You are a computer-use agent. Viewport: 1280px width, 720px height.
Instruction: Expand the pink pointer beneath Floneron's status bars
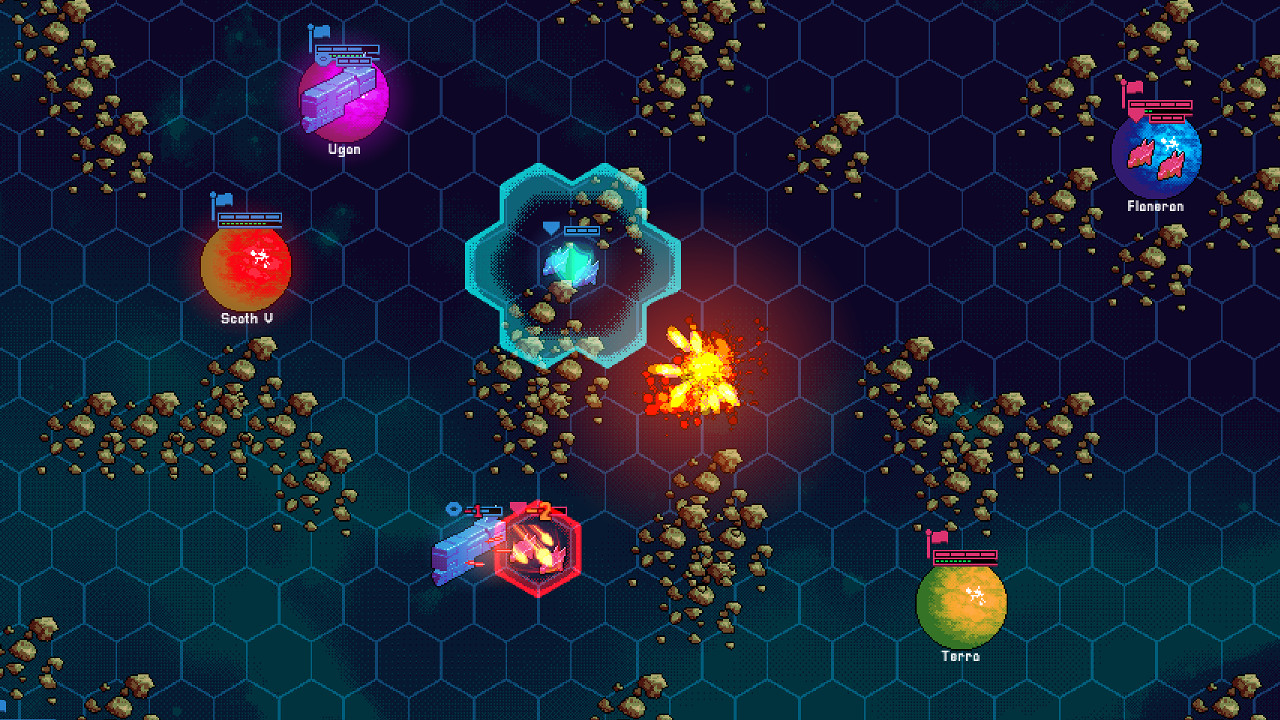click(x=1134, y=116)
